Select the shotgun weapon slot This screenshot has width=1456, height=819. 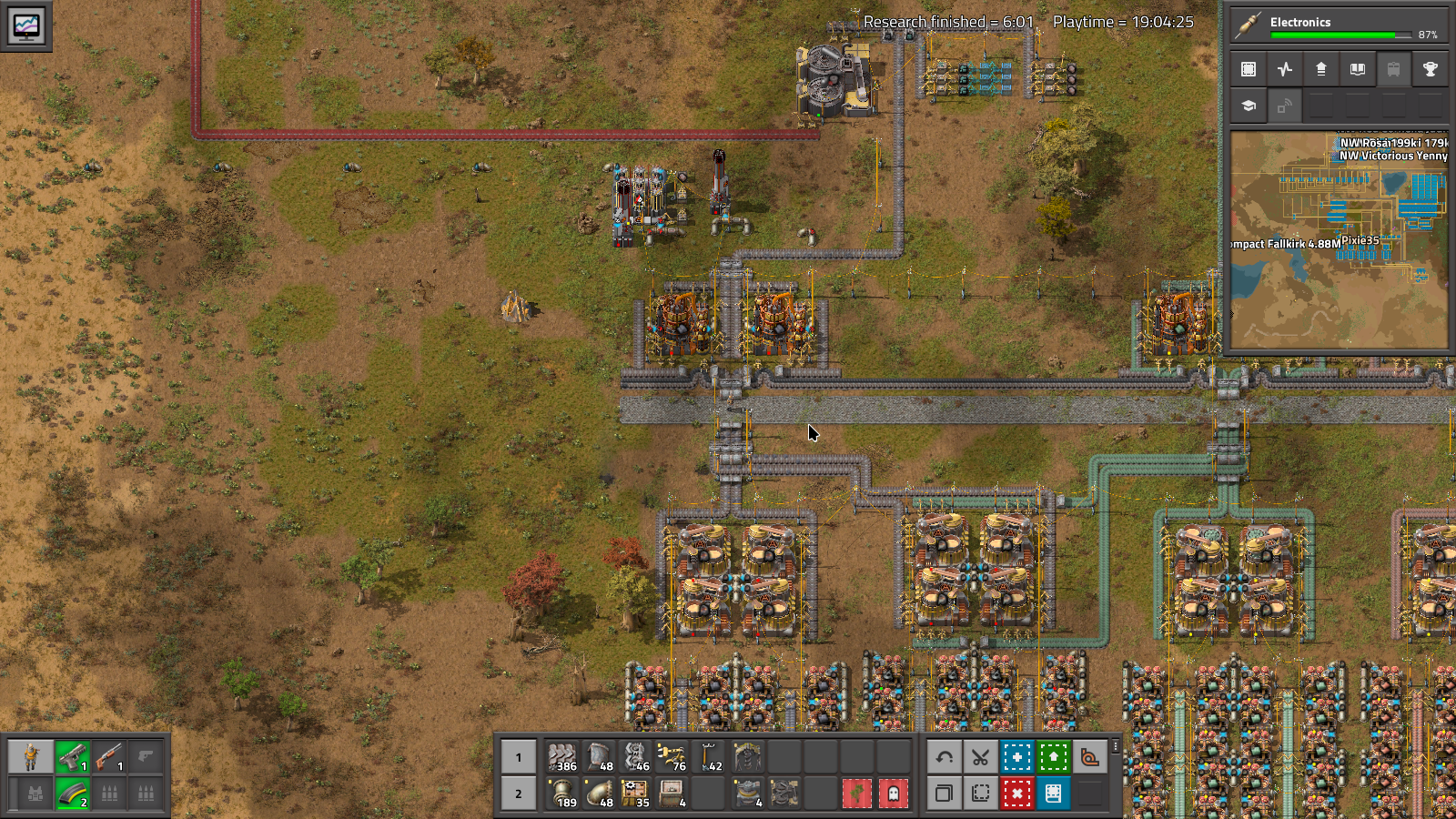click(x=108, y=757)
